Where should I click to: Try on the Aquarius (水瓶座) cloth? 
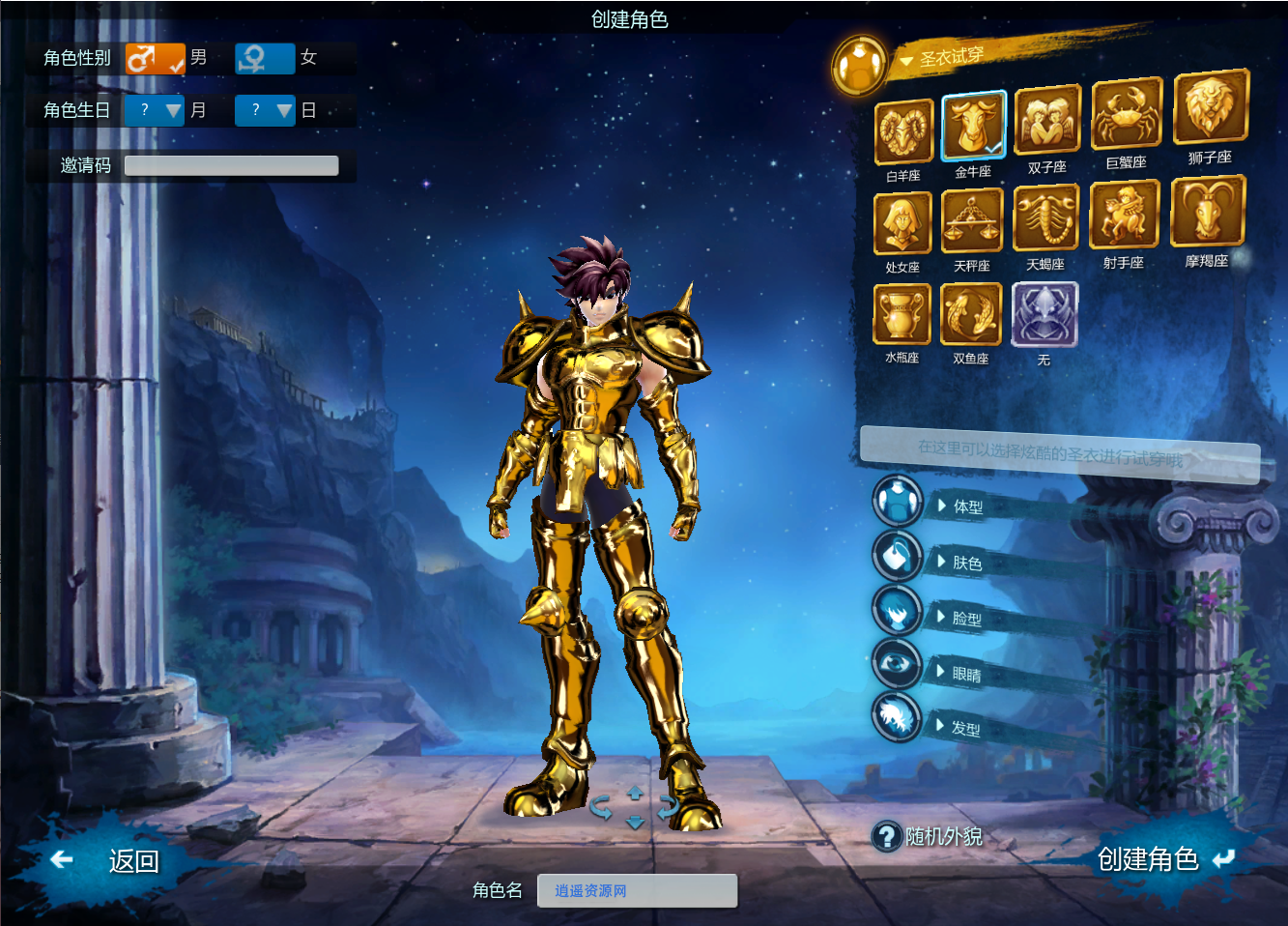click(902, 316)
